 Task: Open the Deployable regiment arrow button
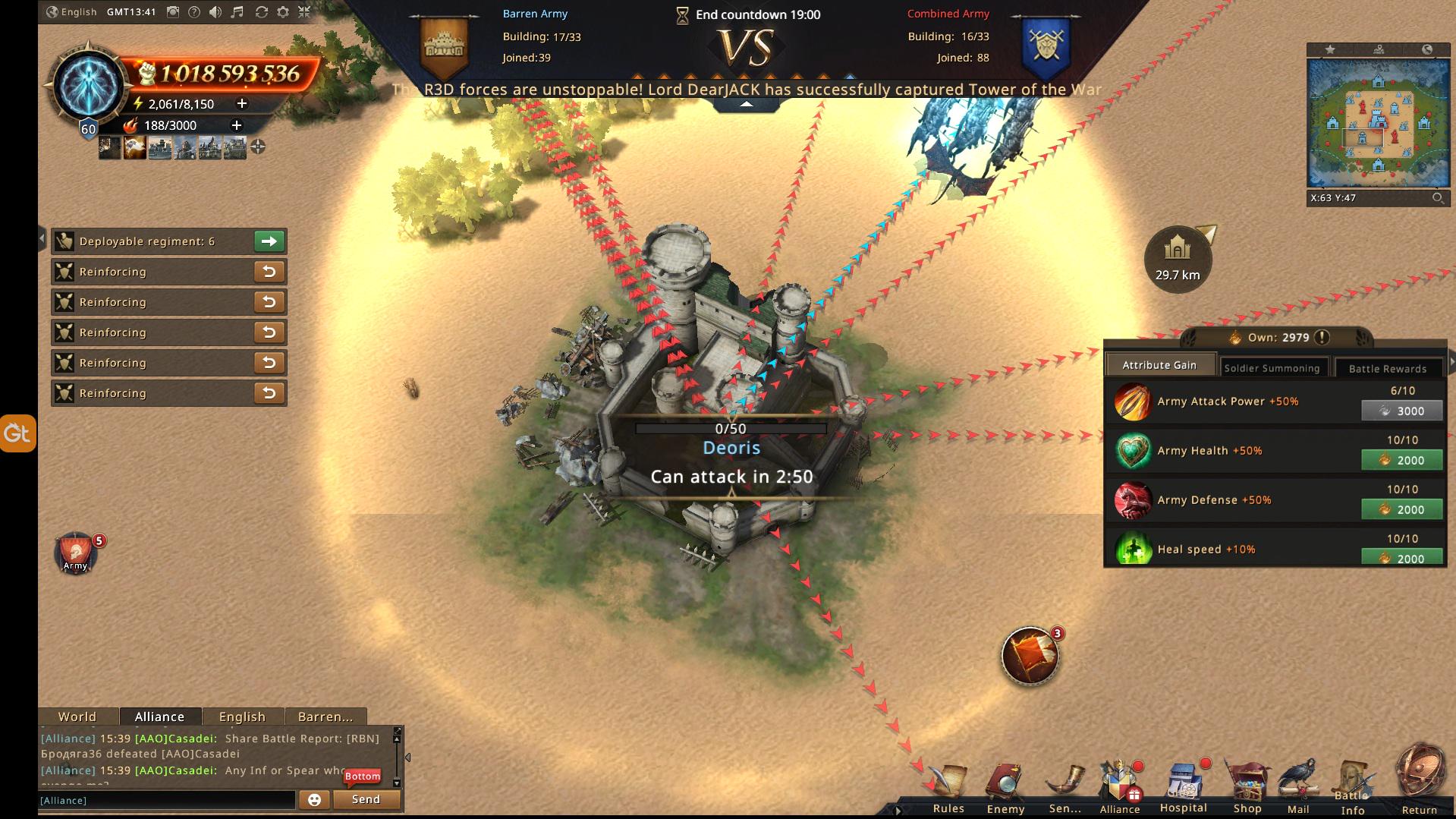coord(269,241)
